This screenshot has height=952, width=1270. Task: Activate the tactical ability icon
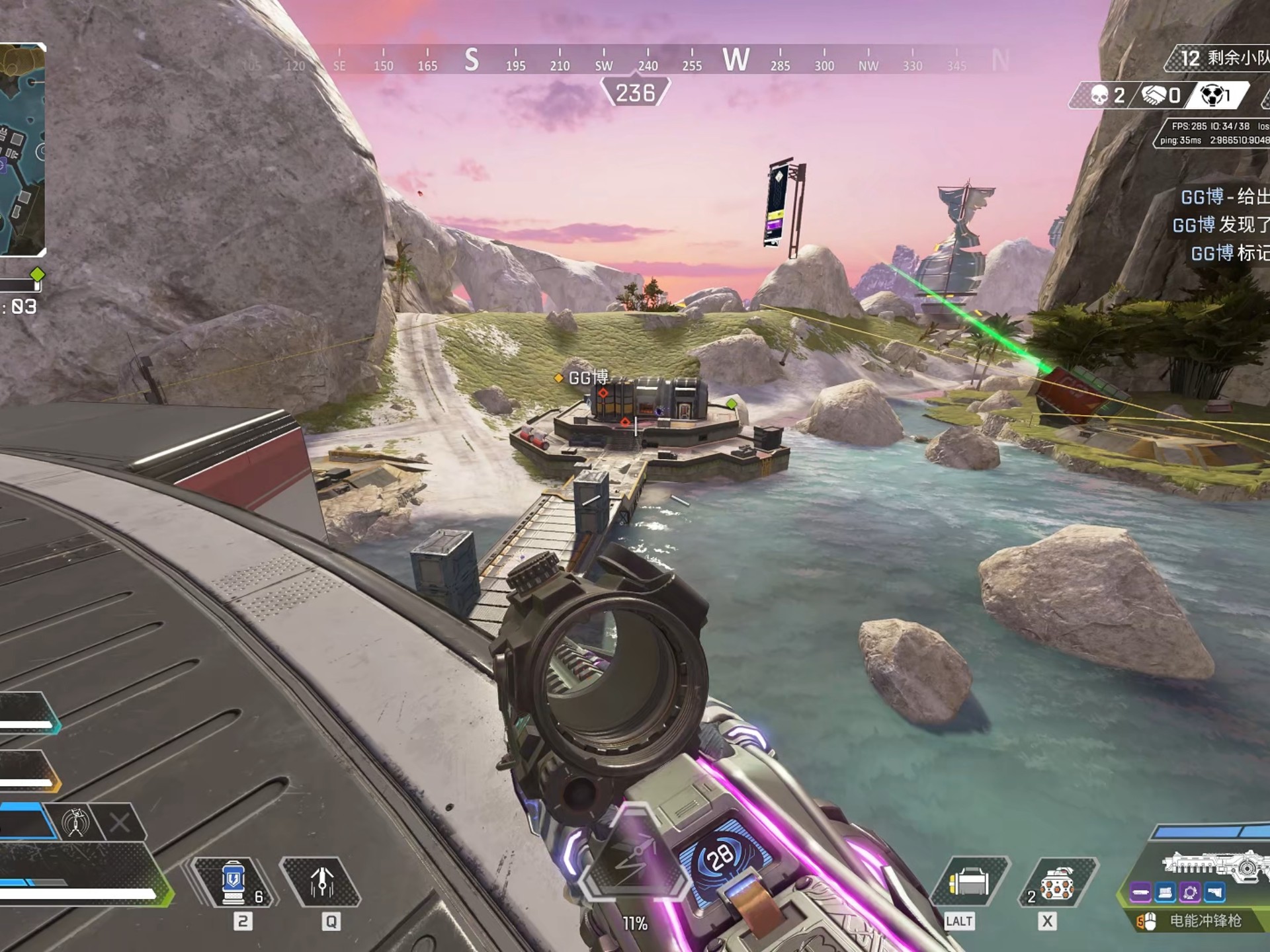coord(322,882)
